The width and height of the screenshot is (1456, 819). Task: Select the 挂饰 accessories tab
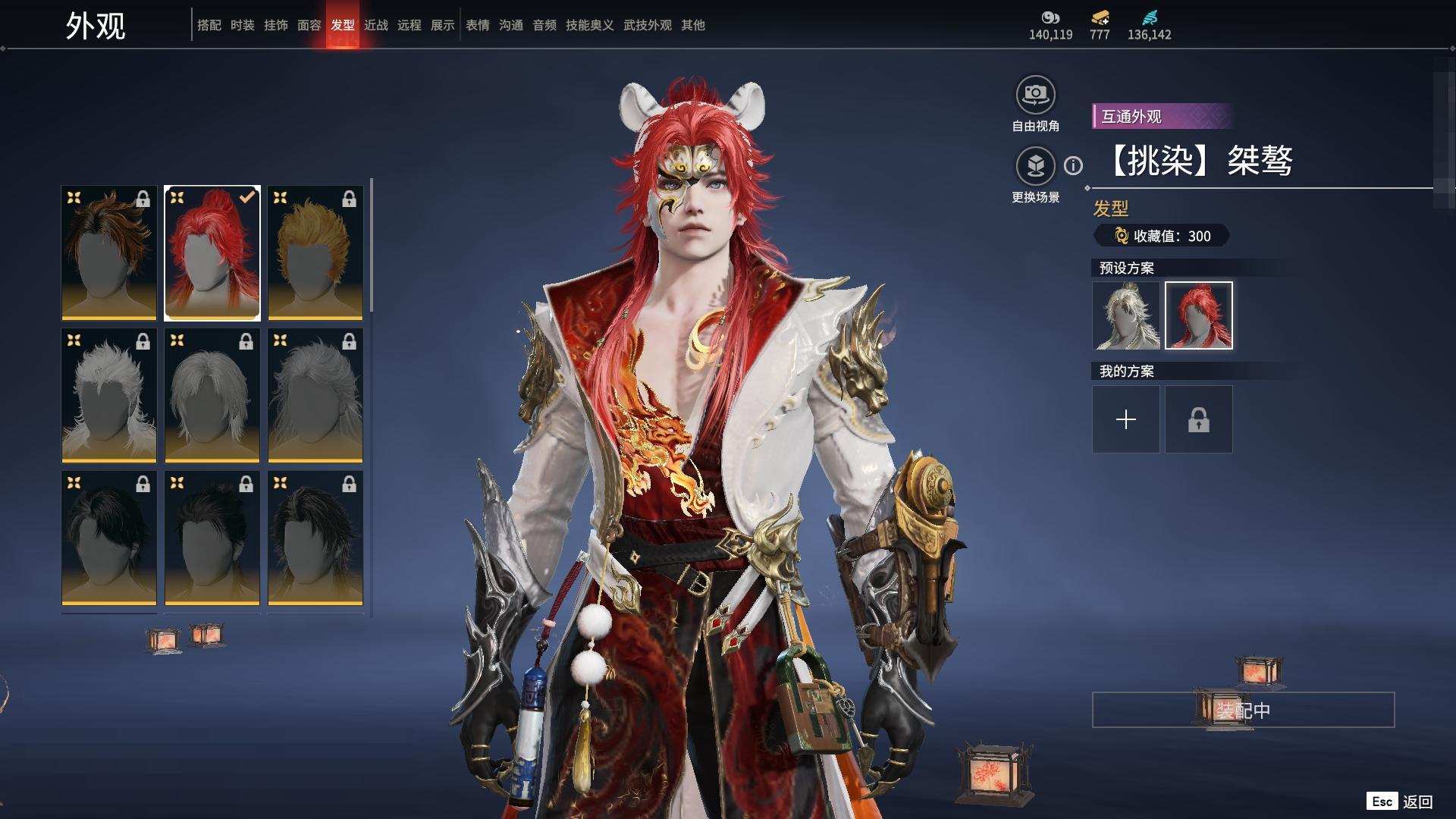[x=275, y=25]
